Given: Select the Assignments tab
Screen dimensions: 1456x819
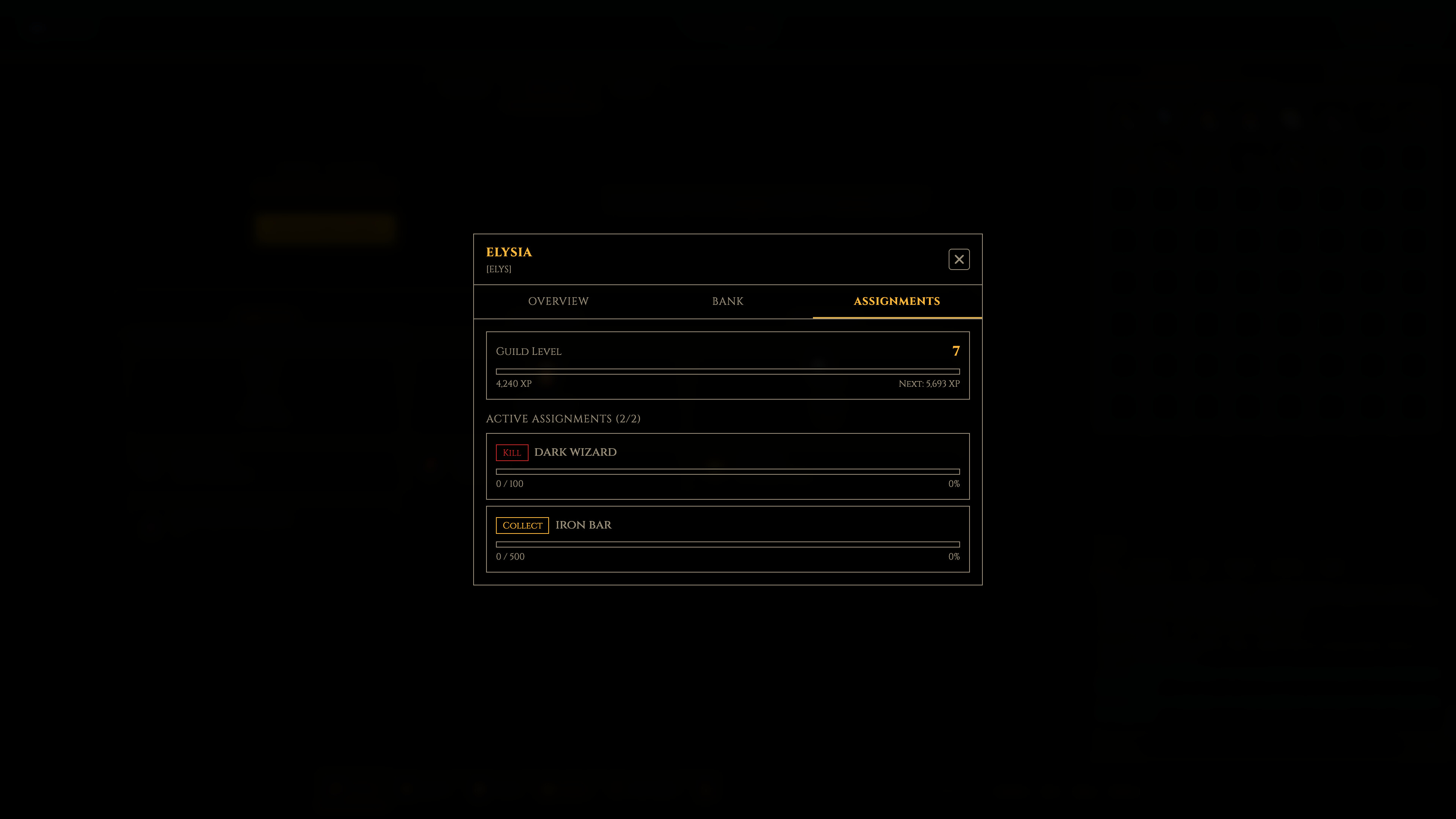Looking at the screenshot, I should point(896,301).
